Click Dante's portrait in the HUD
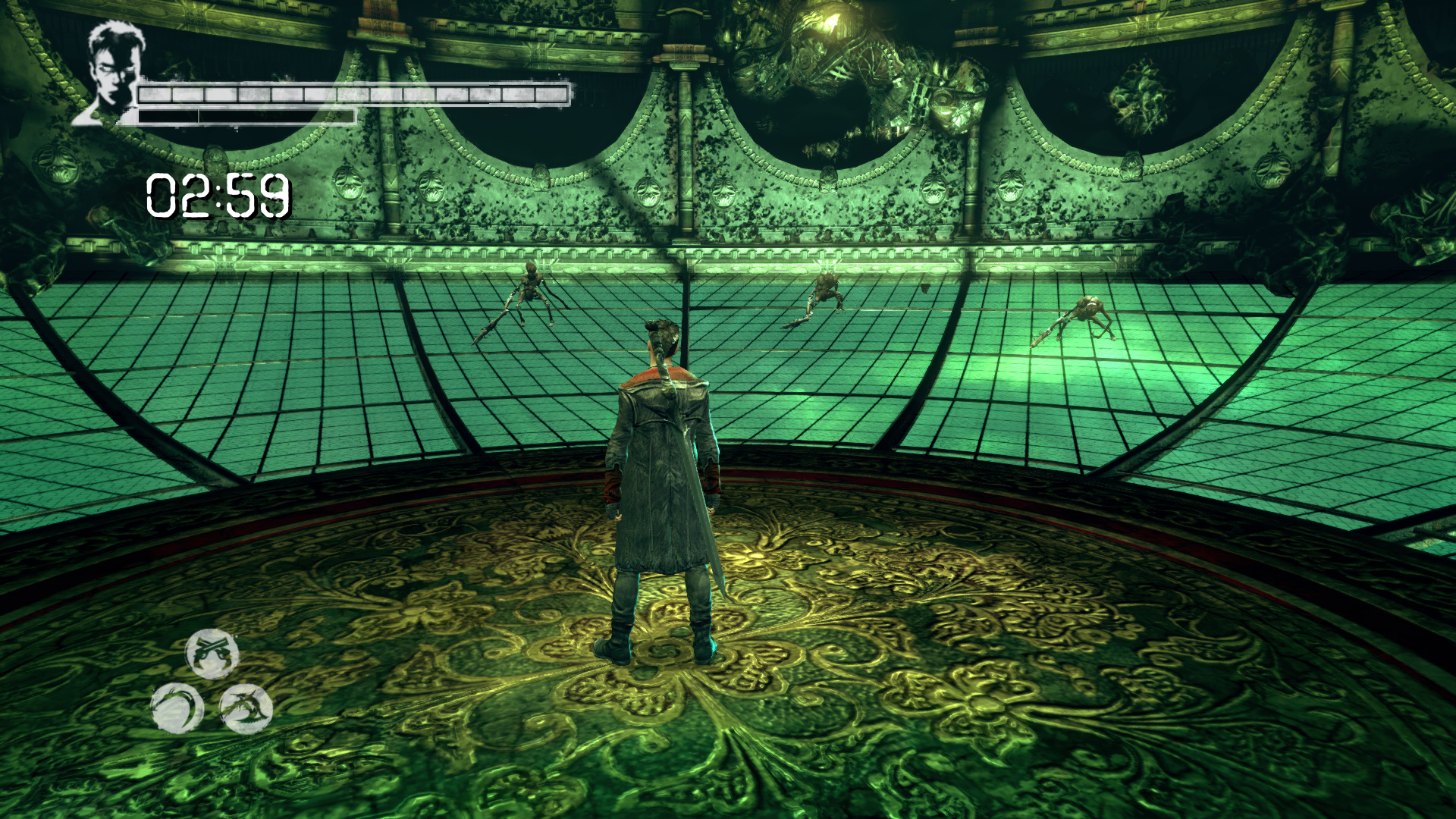 tap(112, 72)
